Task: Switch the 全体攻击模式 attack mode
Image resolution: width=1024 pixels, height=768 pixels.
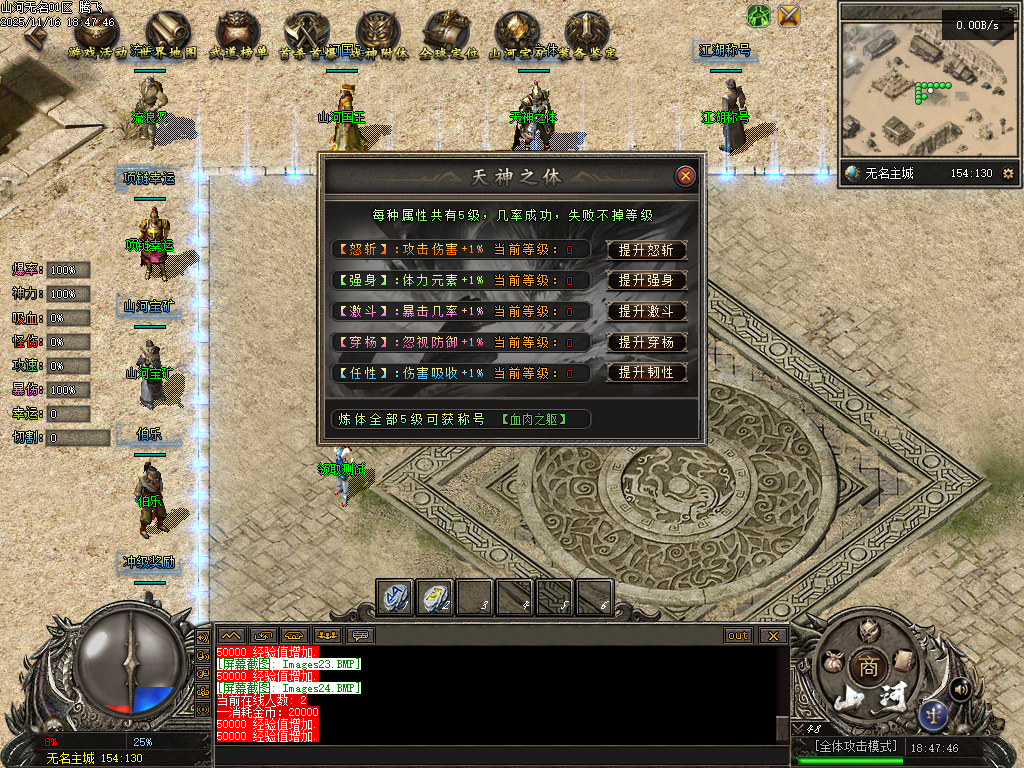Action: pos(852,747)
